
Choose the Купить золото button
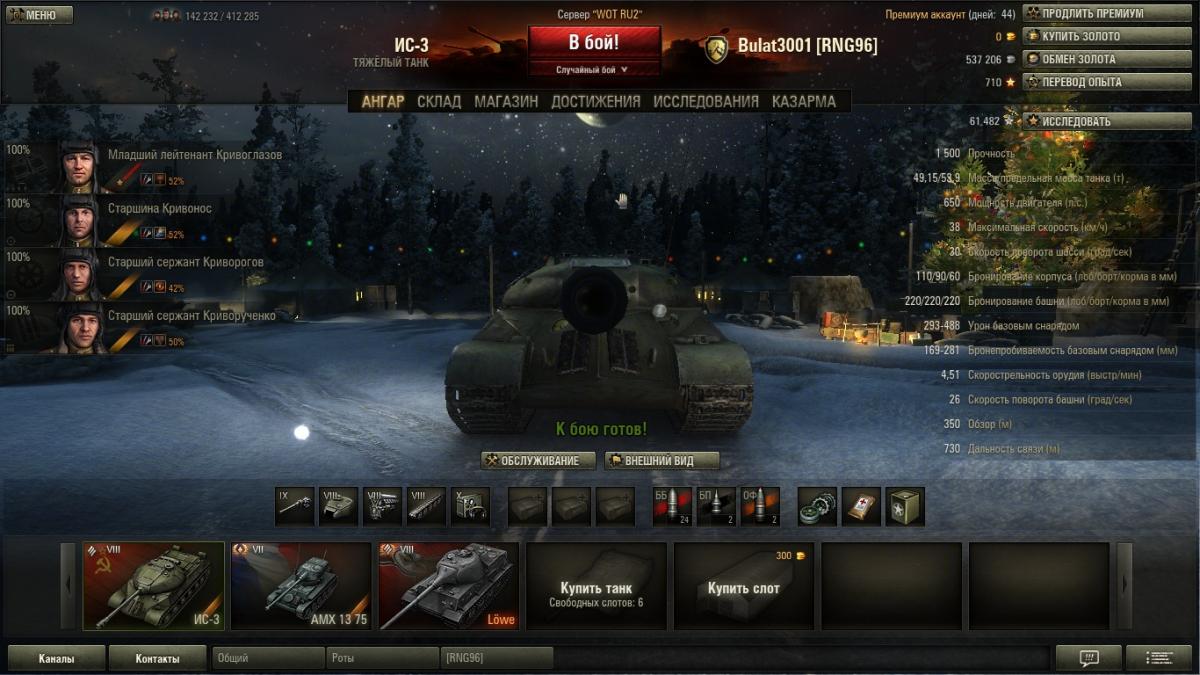pyautogui.click(x=1092, y=37)
